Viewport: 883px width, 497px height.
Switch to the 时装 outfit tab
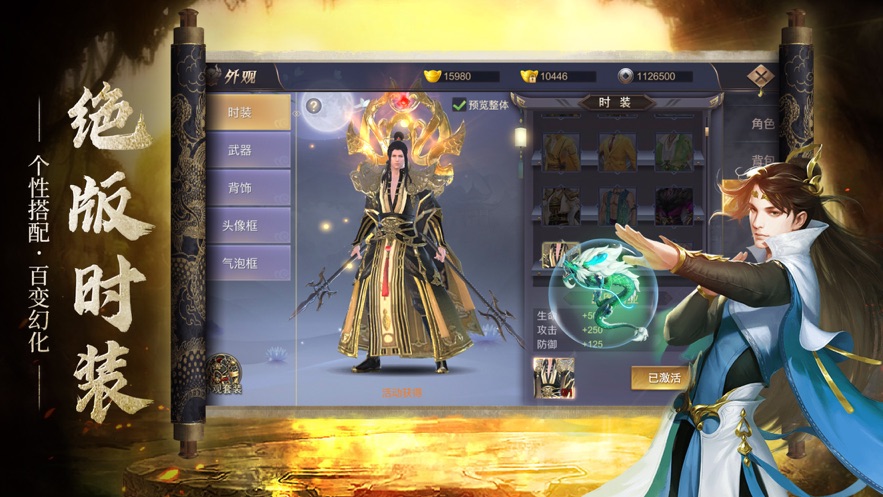click(248, 113)
